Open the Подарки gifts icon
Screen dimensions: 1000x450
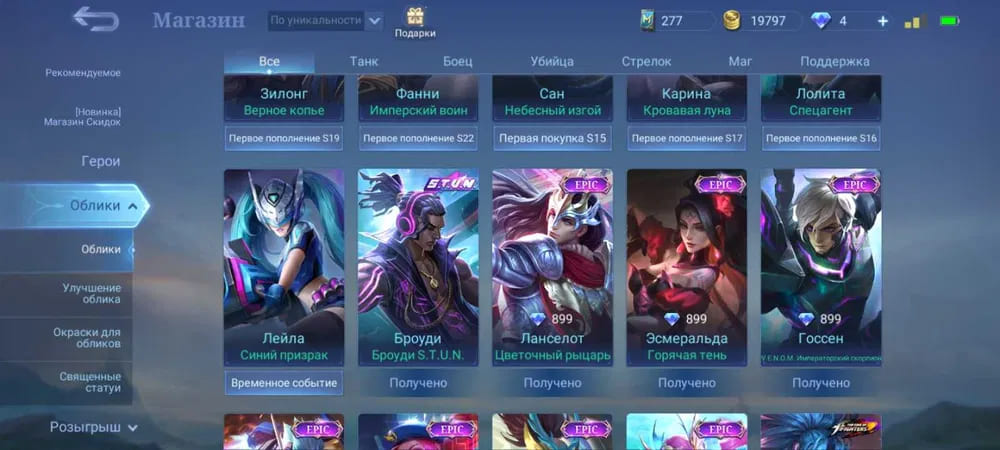click(x=415, y=21)
